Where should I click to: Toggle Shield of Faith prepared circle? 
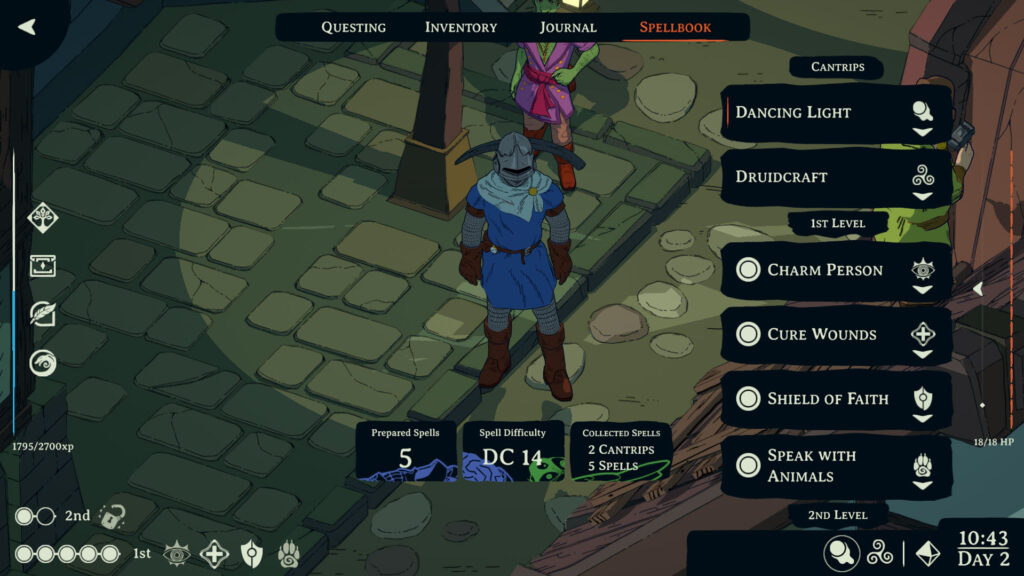pos(748,399)
